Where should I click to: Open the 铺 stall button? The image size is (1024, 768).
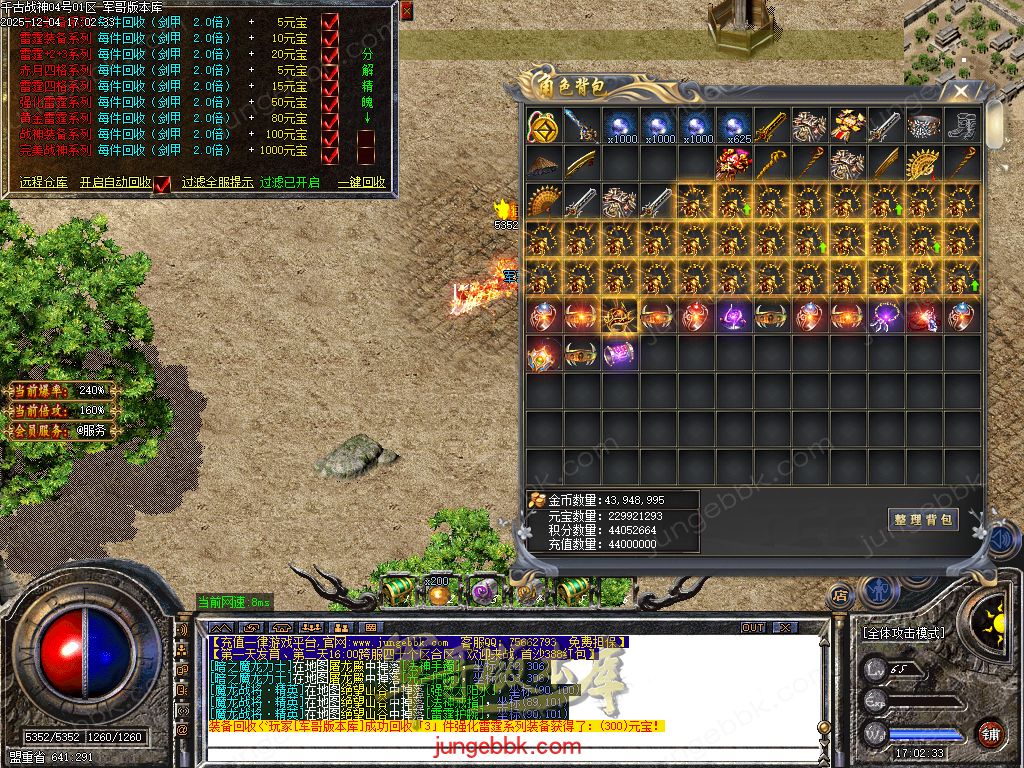coord(990,732)
